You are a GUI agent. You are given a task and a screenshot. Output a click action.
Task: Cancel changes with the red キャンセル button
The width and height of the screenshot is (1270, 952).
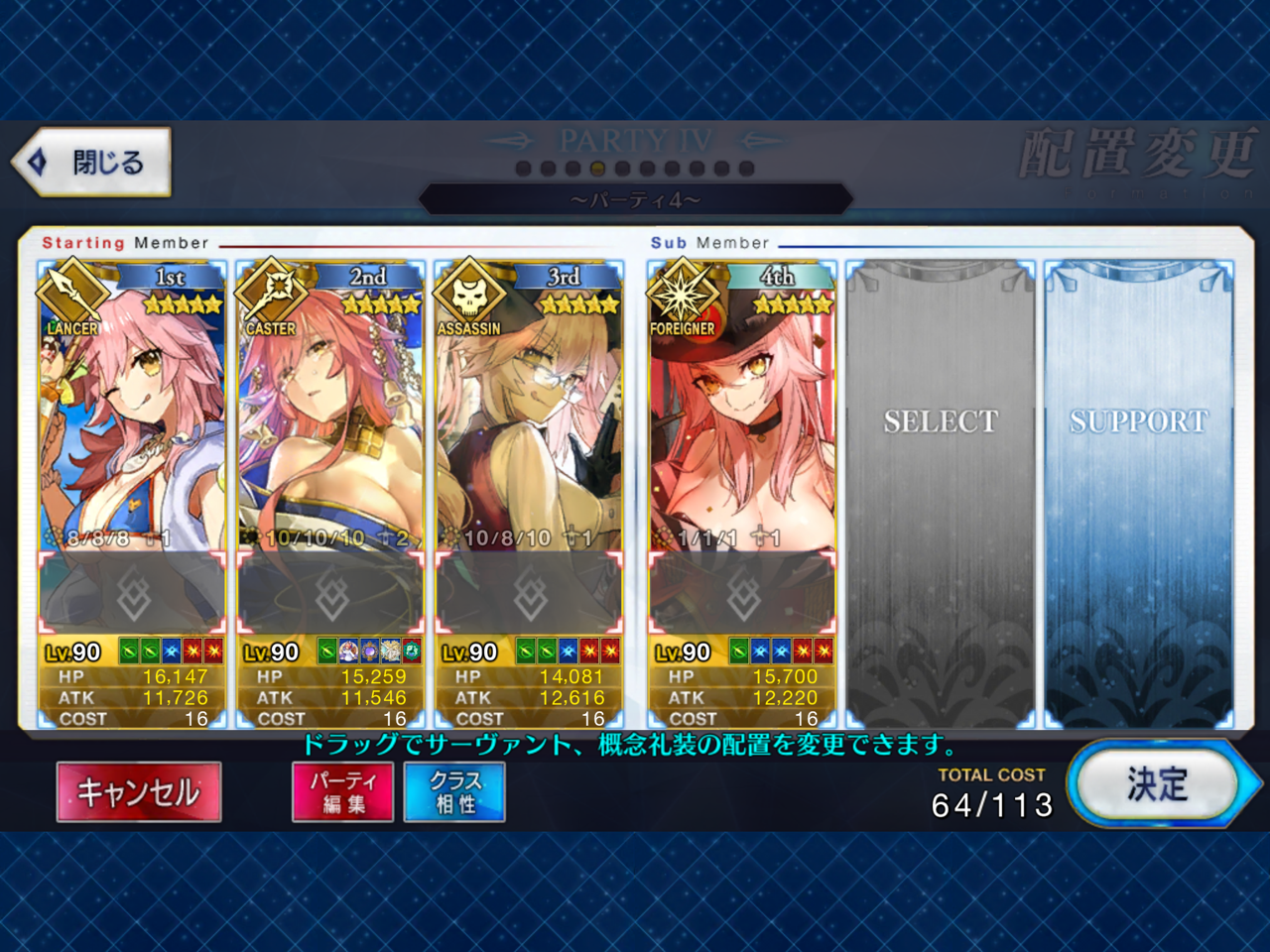tap(139, 791)
